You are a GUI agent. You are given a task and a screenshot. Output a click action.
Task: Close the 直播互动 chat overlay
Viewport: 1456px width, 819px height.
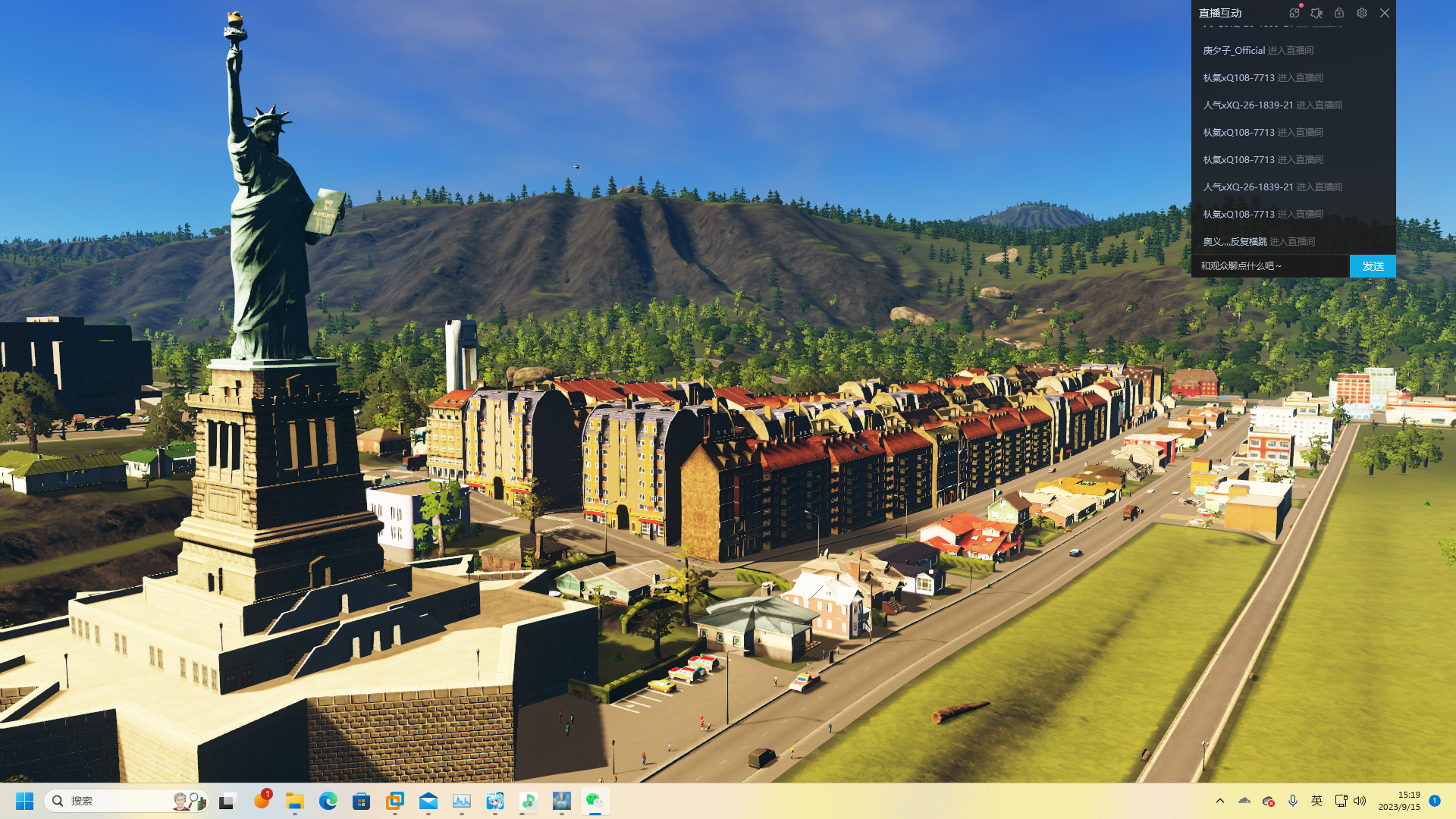click(1385, 13)
